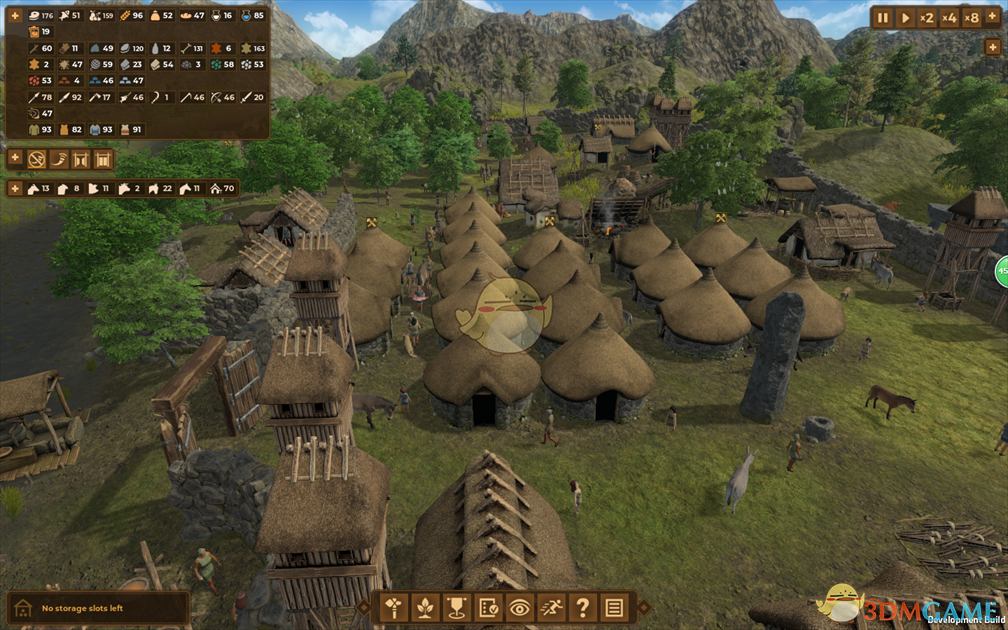Click the running figure button
The height and width of the screenshot is (630, 1008).
(551, 606)
